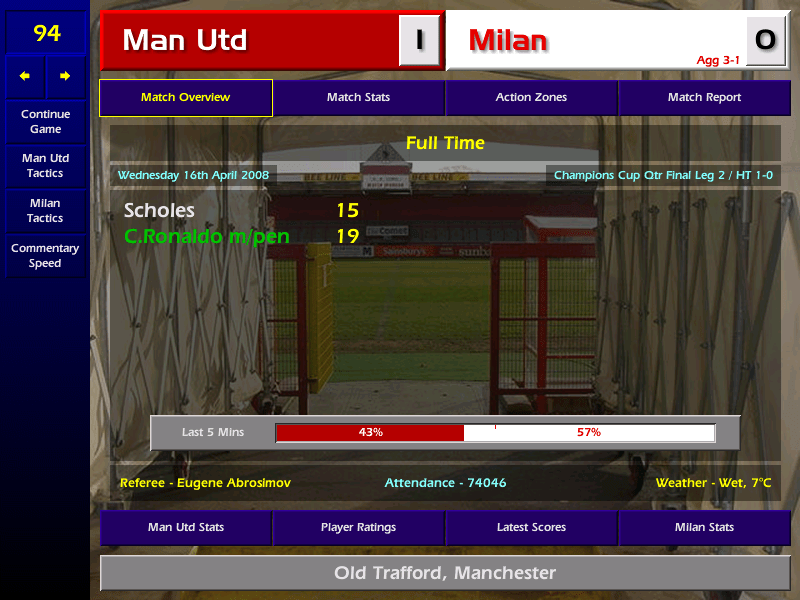
Task: Click goalscorer C.Ronaldo in the overview
Action: (205, 237)
